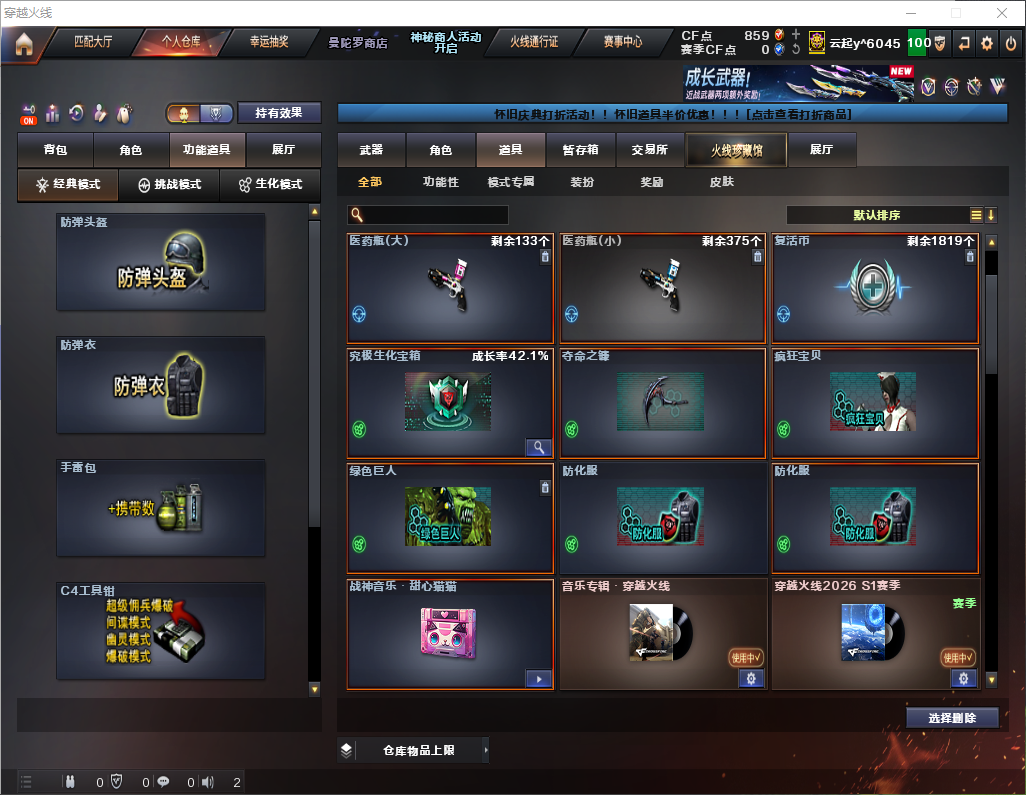Viewport: 1026px width, 795px height.
Task: Open the 火线通行证 battle pass
Action: (x=534, y=42)
